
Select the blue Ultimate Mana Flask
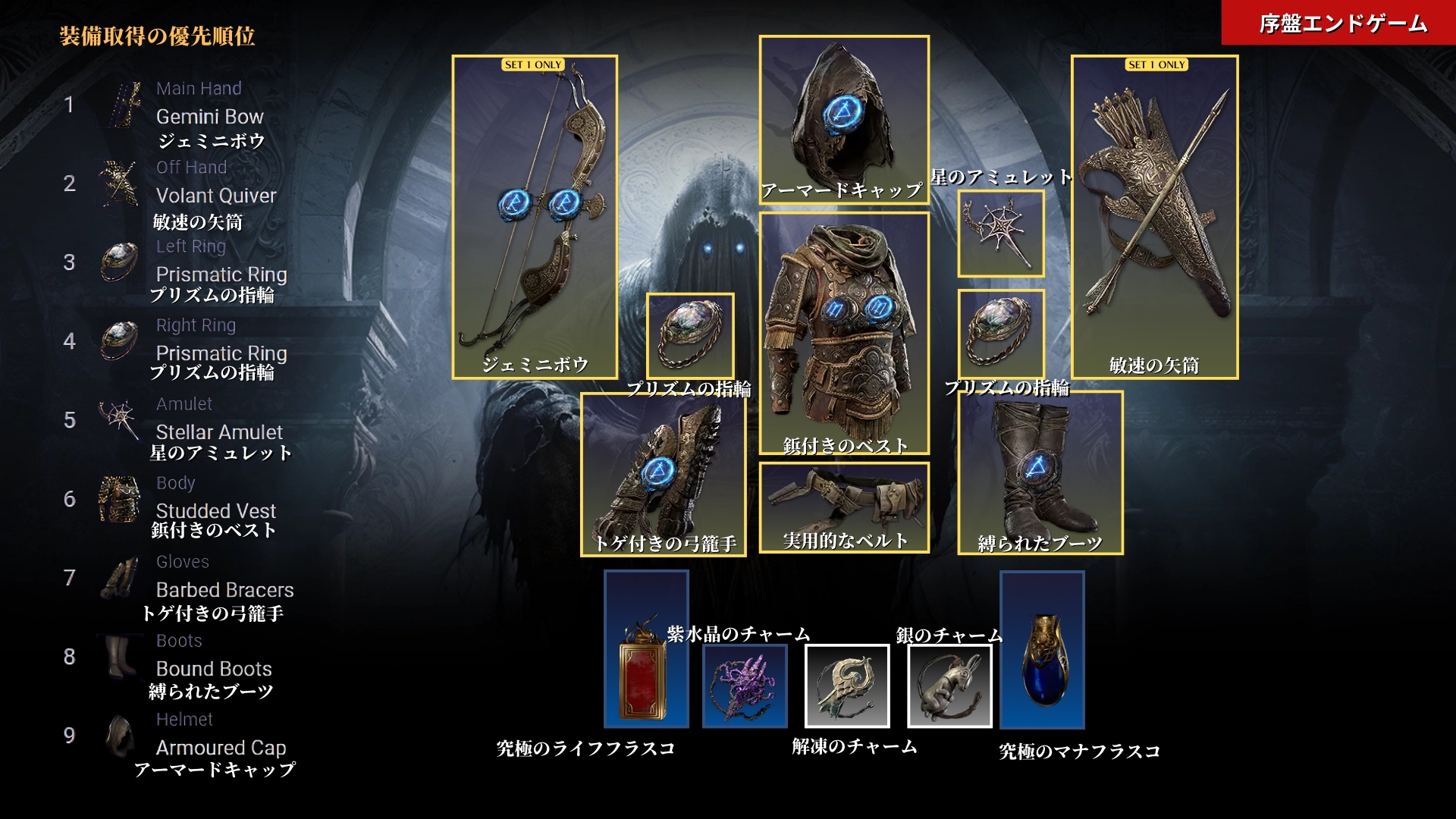click(x=1042, y=649)
